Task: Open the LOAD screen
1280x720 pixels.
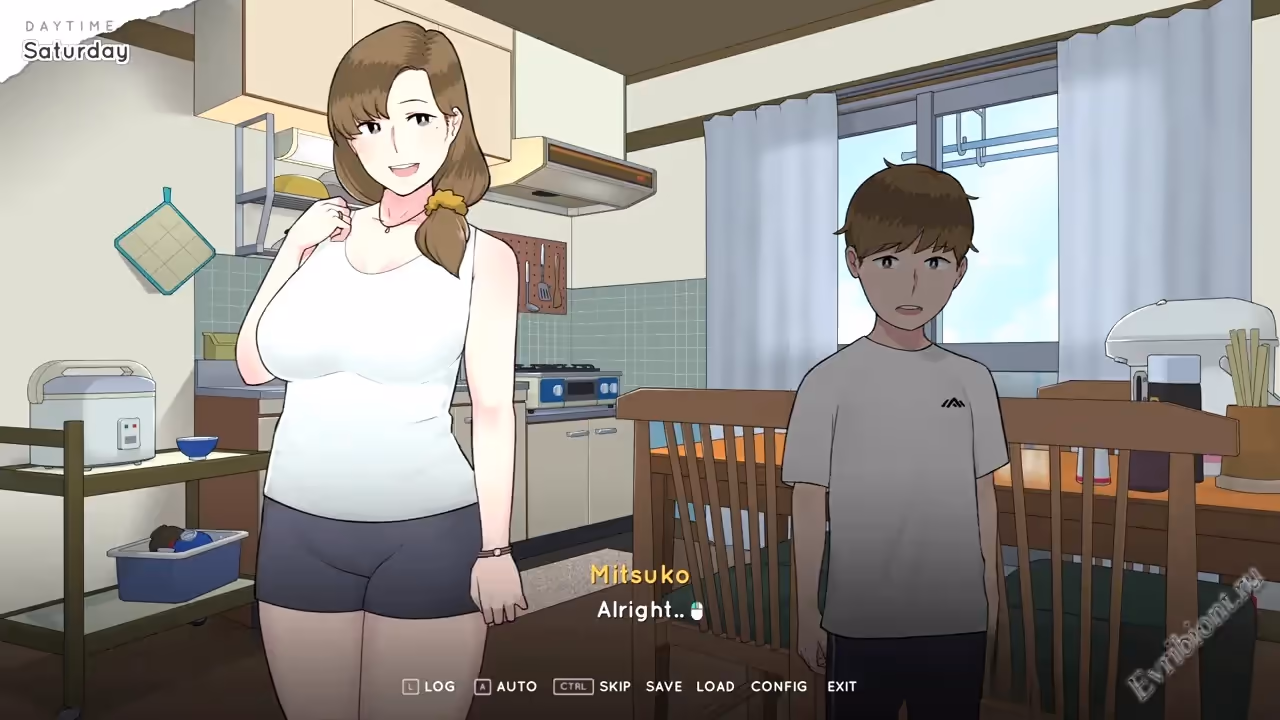Action: coord(715,686)
